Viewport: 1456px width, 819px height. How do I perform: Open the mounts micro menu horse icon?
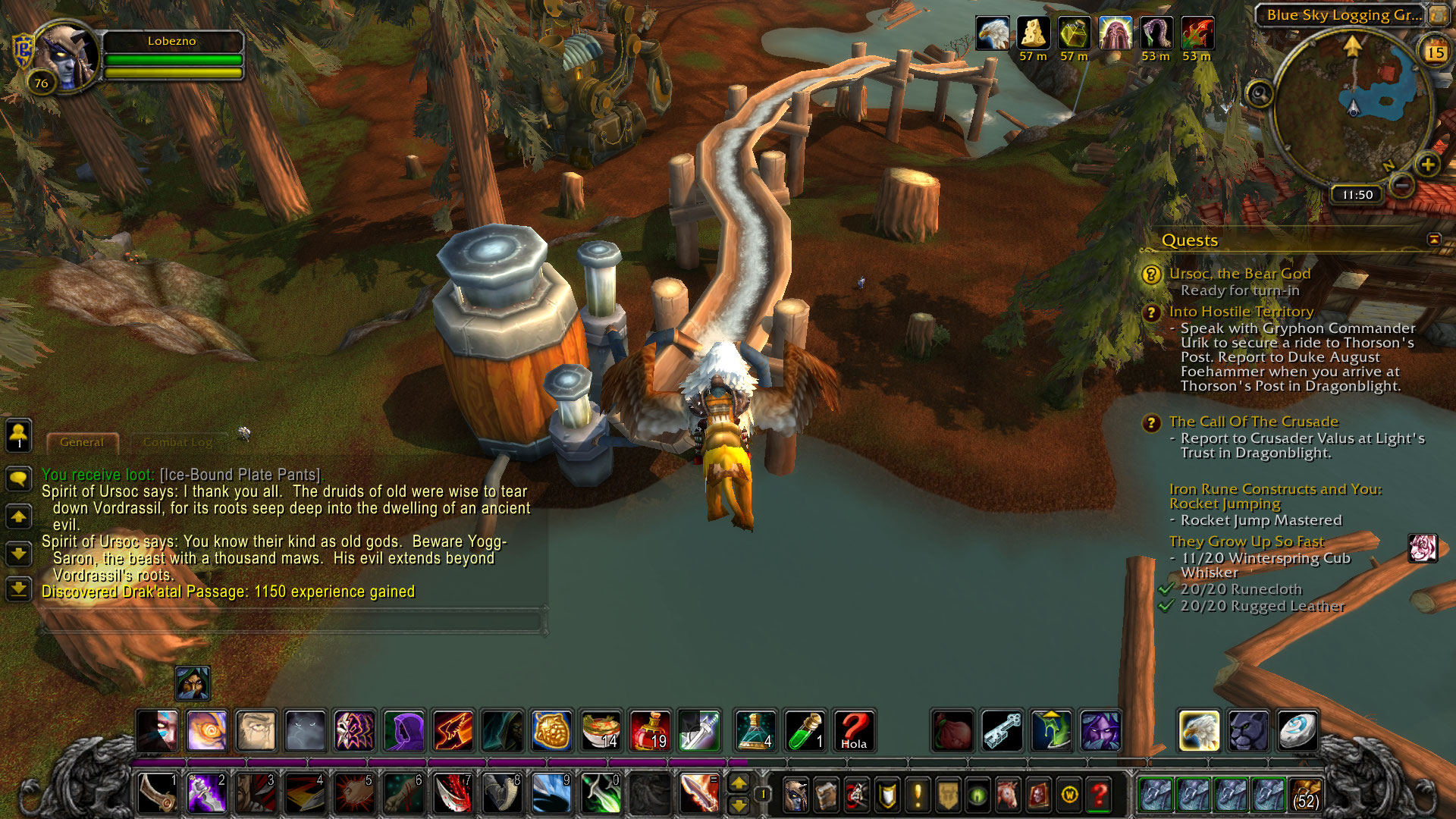click(x=1008, y=795)
